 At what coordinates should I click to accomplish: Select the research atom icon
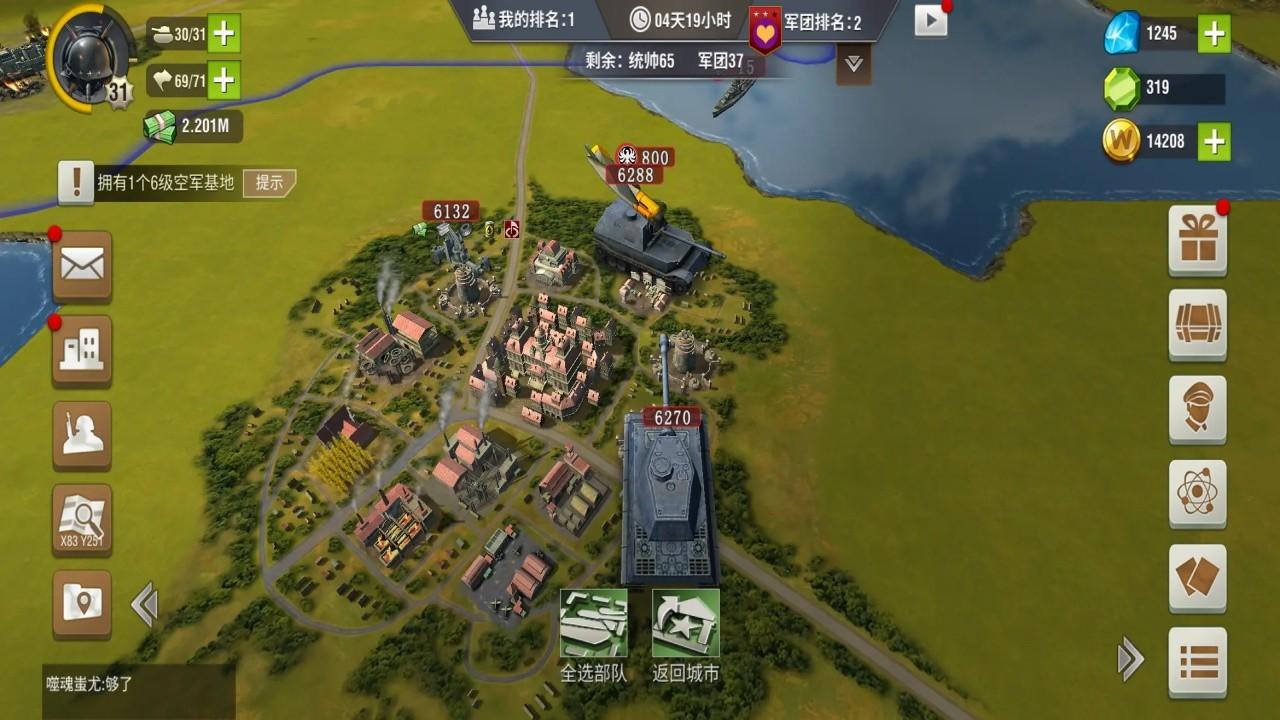(x=1197, y=493)
